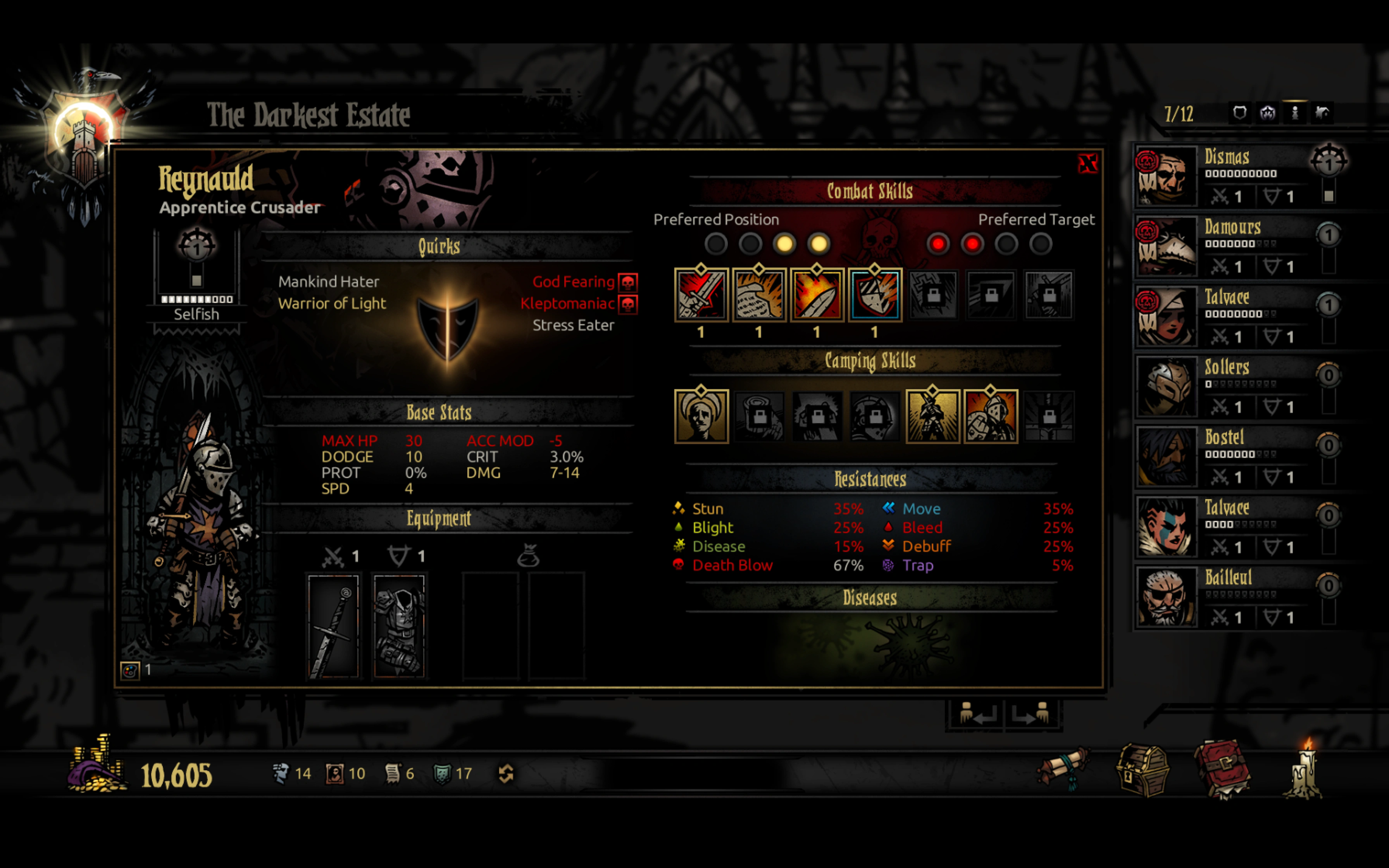1389x868 pixels.
Task: Close the Reynauld character sheet
Action: pos(1087,164)
